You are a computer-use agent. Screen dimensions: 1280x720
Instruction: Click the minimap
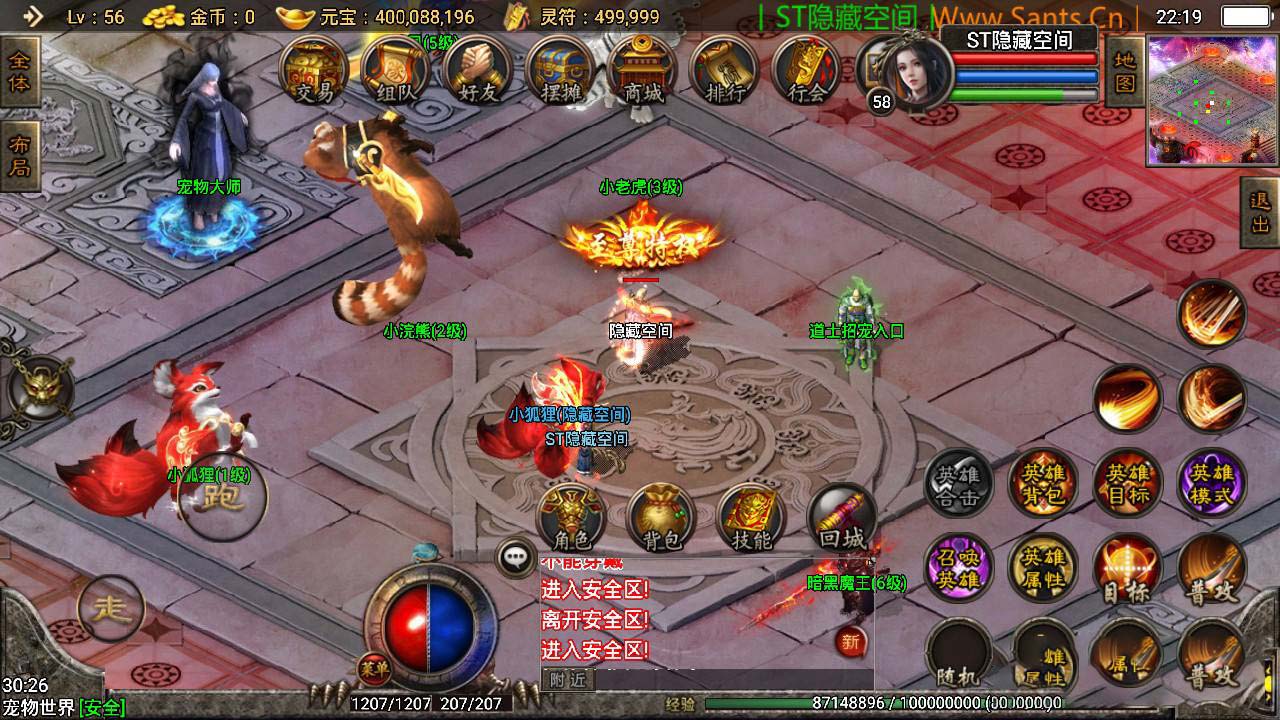tap(1212, 100)
